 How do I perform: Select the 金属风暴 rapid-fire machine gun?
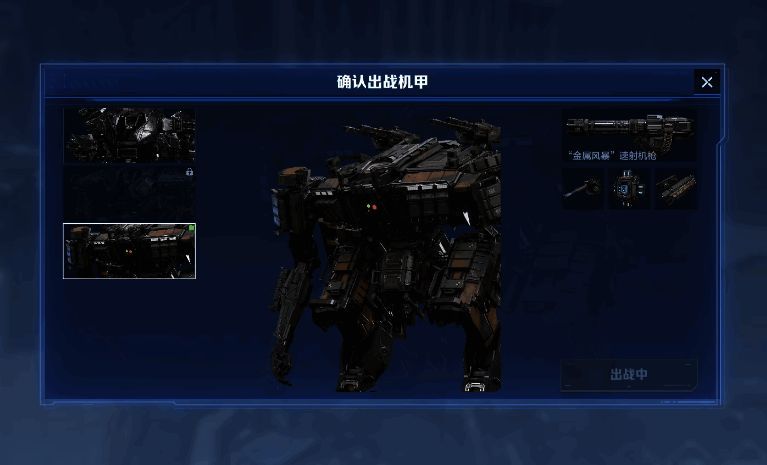point(629,135)
